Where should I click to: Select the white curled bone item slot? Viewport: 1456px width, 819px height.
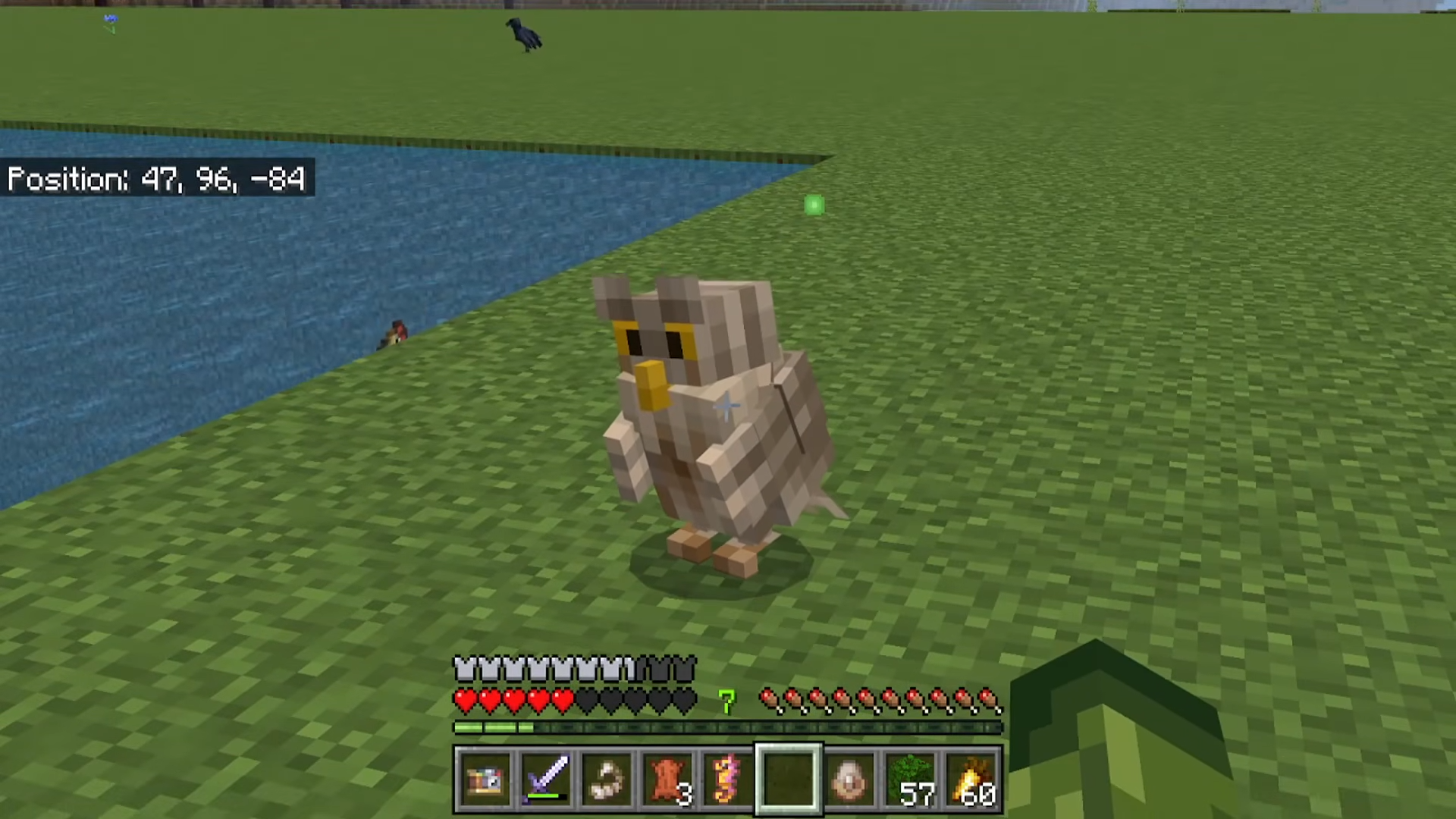point(607,780)
